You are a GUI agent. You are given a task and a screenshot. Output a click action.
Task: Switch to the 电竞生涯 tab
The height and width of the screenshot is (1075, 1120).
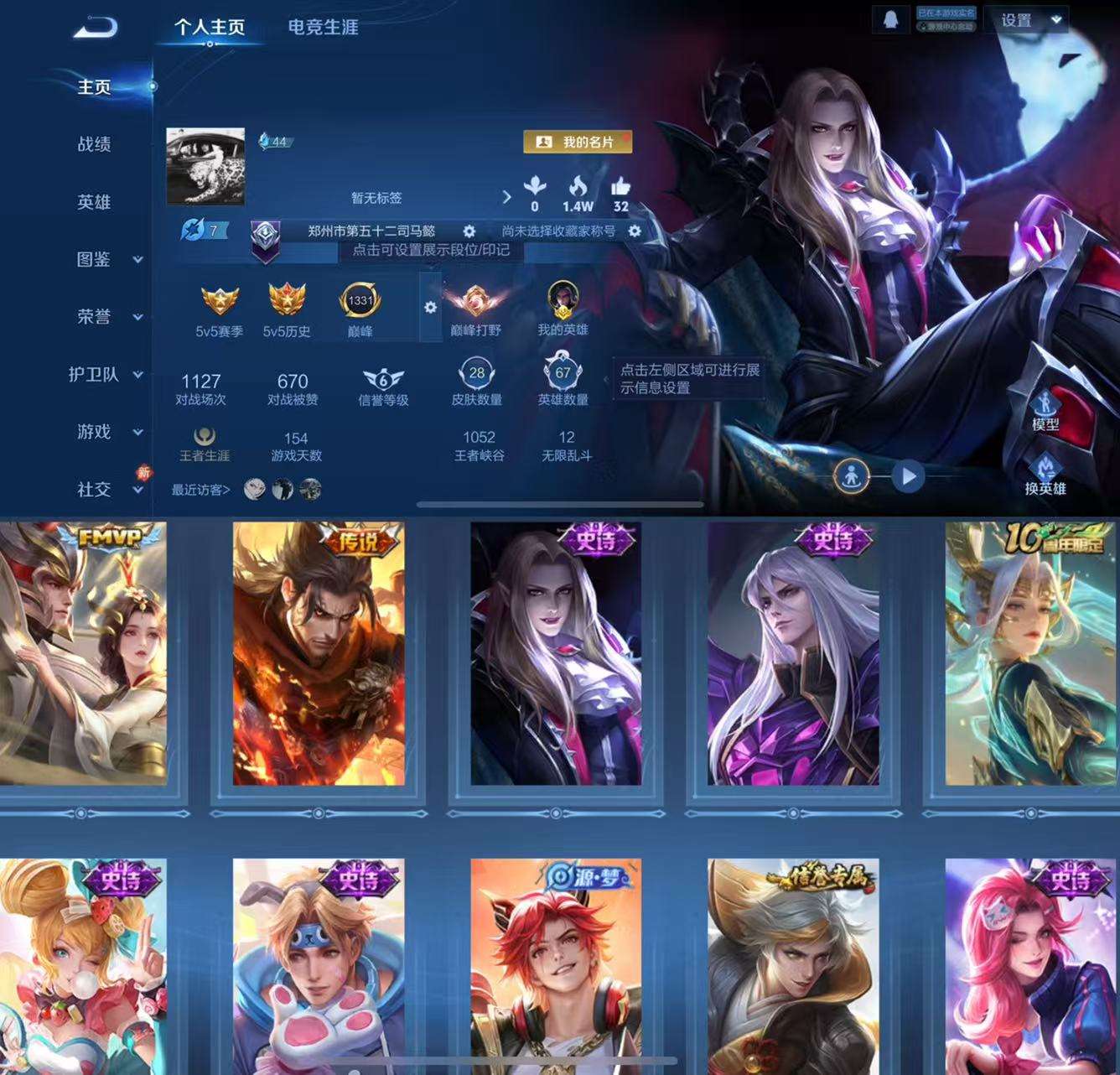[x=321, y=28]
